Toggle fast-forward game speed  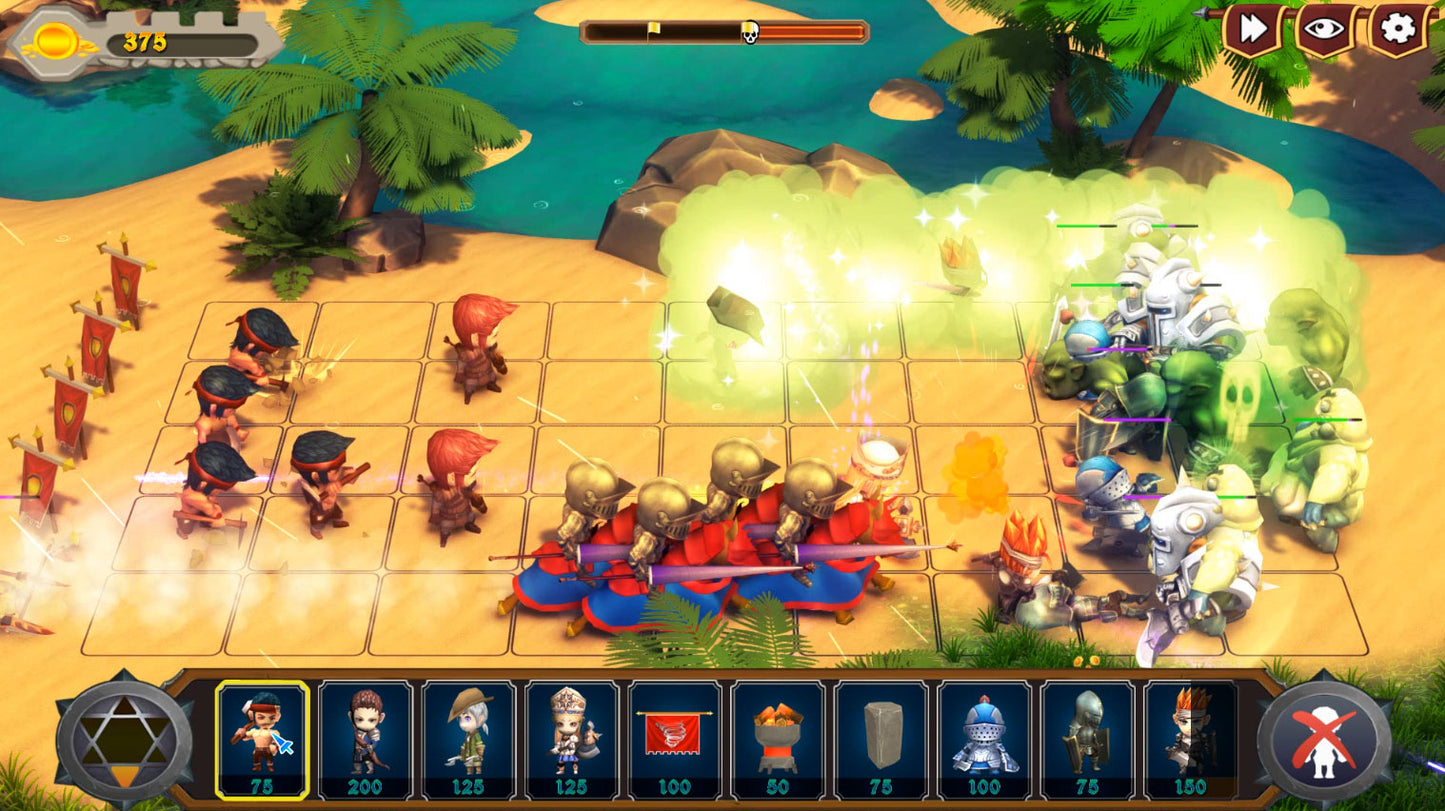pyautogui.click(x=1252, y=29)
